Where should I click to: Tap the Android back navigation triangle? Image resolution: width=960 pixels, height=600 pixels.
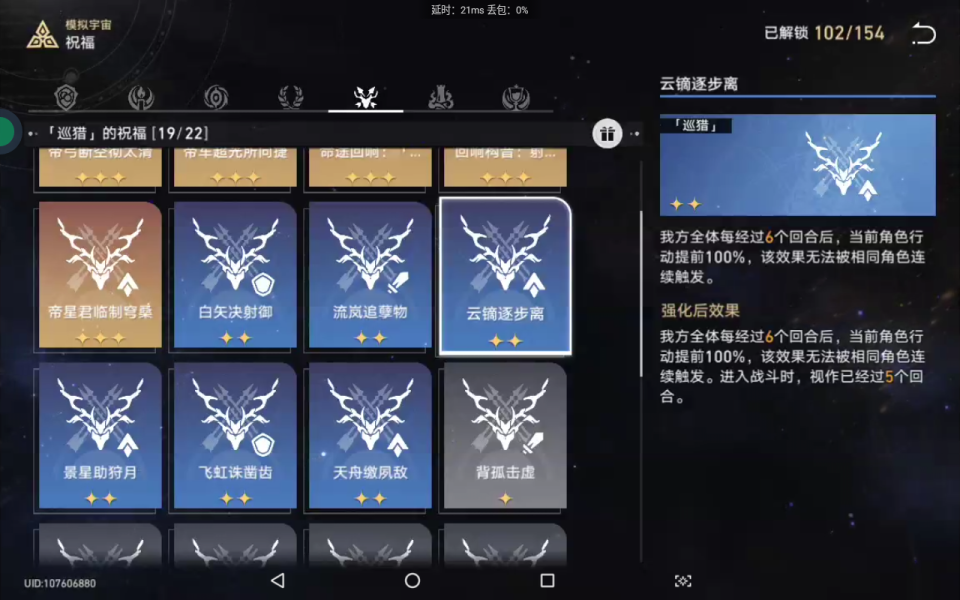(x=278, y=580)
